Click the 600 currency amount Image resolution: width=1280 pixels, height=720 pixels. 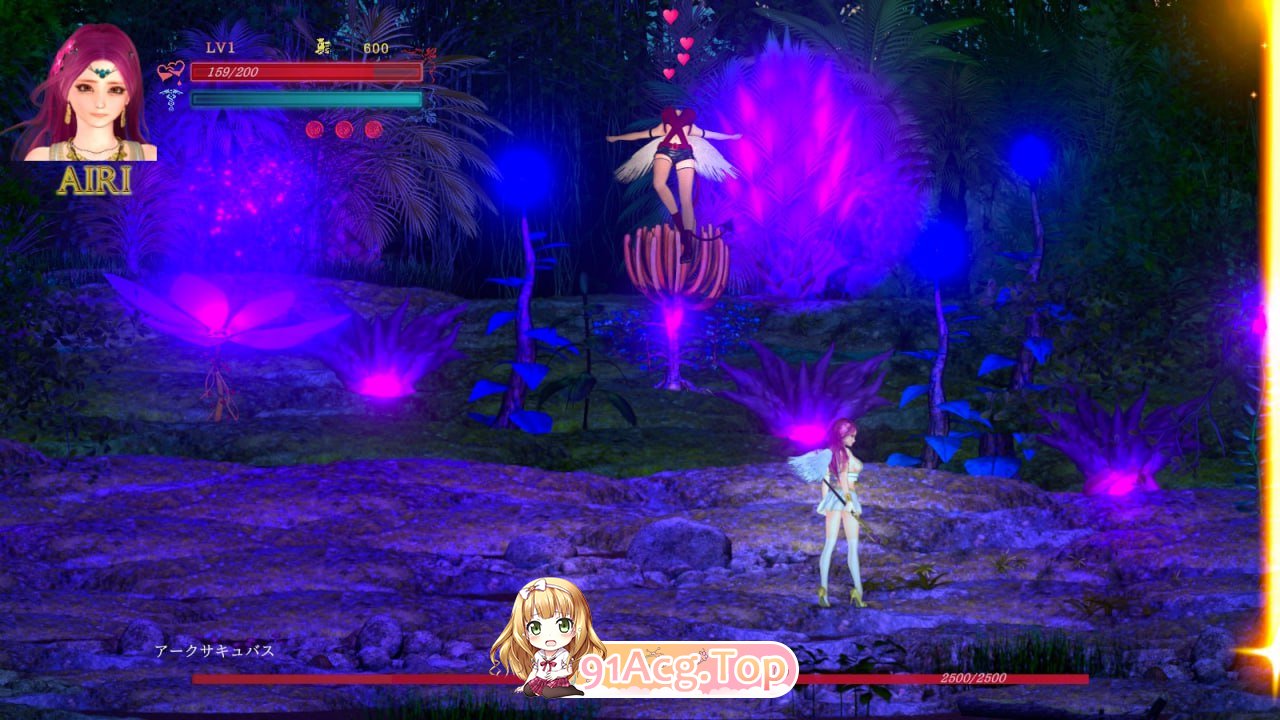(375, 47)
